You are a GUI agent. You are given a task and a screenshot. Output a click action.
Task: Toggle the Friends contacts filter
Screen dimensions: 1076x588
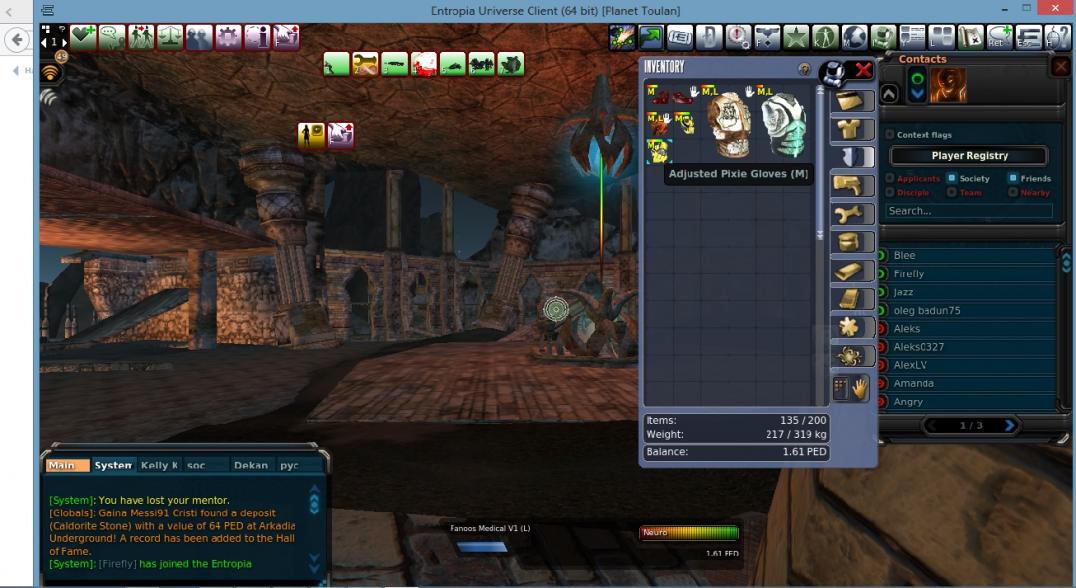tap(1014, 179)
